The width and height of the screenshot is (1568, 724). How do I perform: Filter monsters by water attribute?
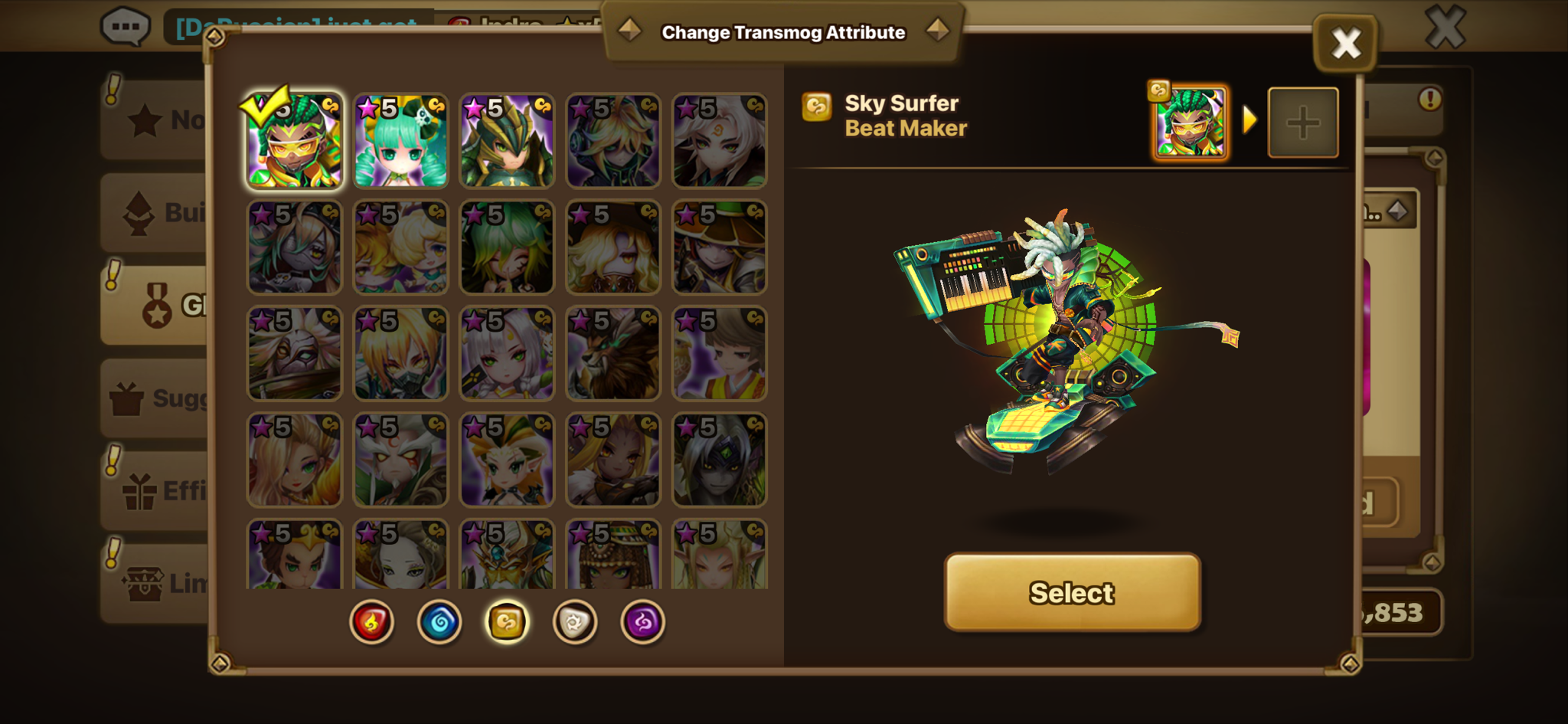pos(439,621)
